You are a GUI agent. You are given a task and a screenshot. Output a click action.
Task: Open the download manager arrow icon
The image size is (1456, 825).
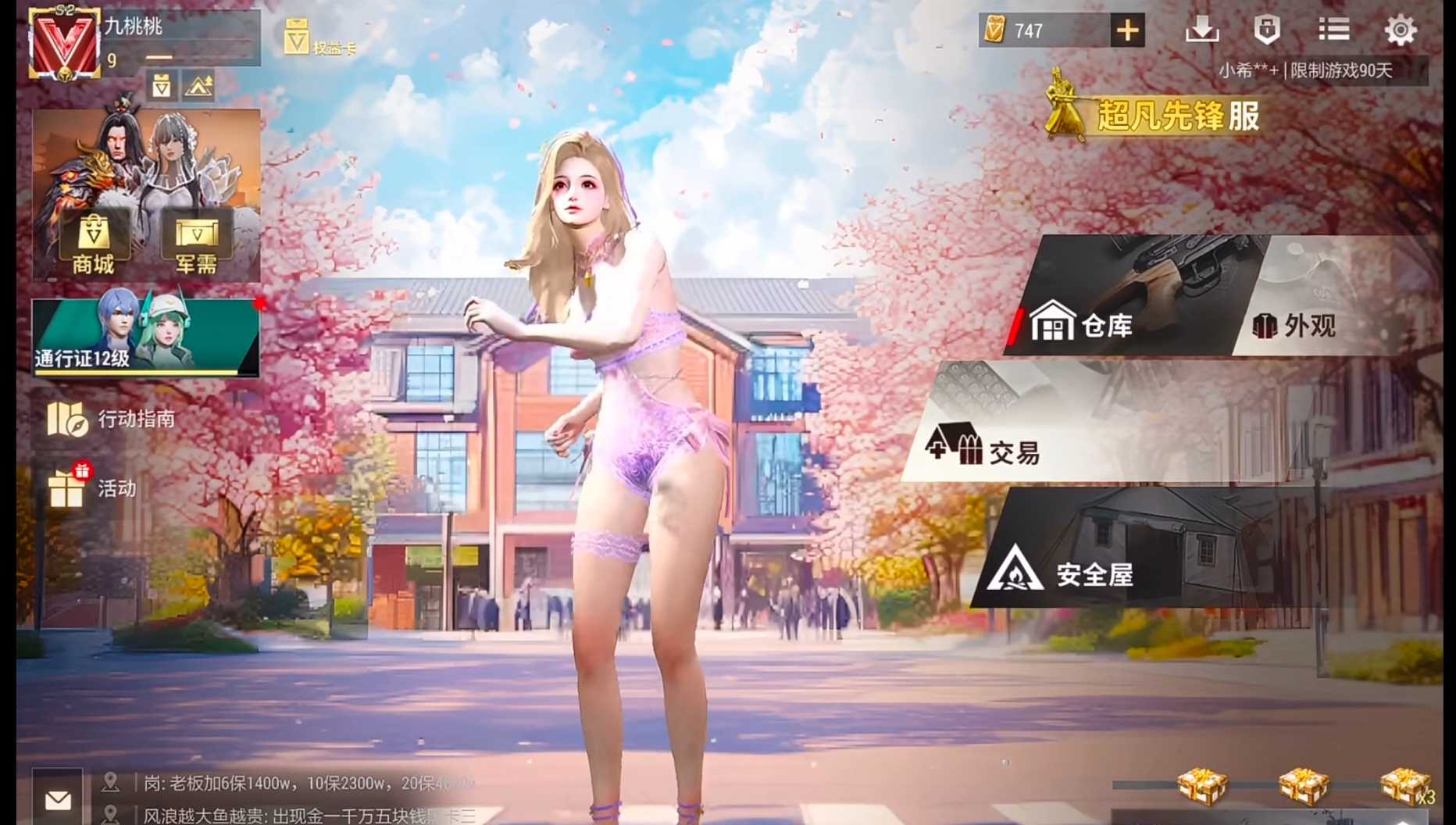point(1201,30)
